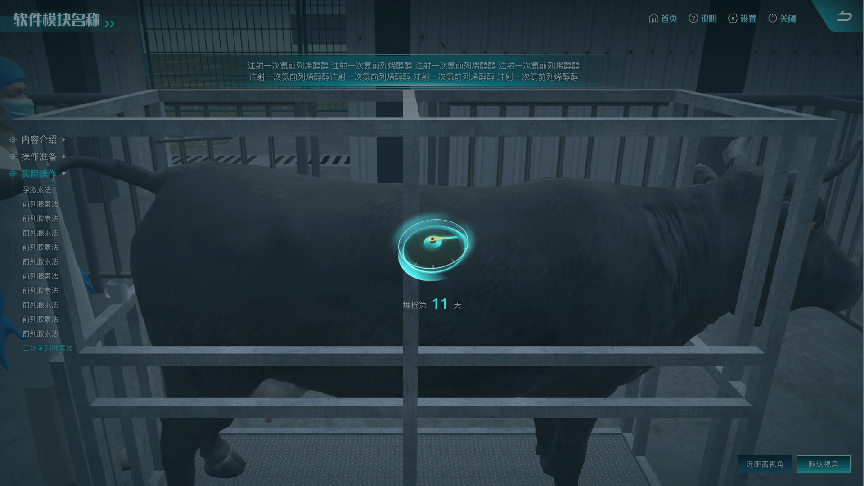The height and width of the screenshot is (486, 864).
Task: Expand the 操作准备 section
Action: click(x=38, y=156)
